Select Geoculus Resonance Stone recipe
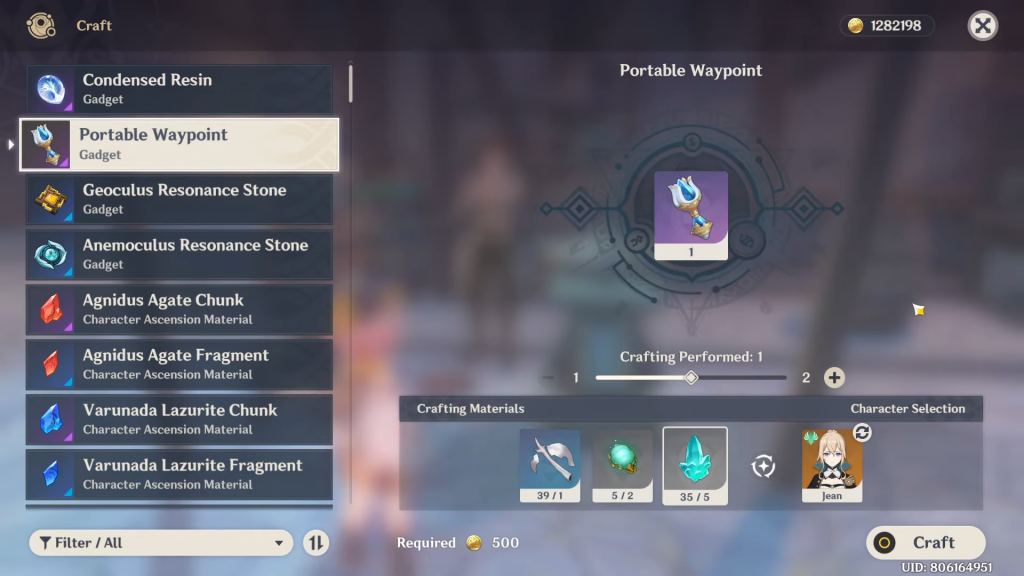 (179, 199)
